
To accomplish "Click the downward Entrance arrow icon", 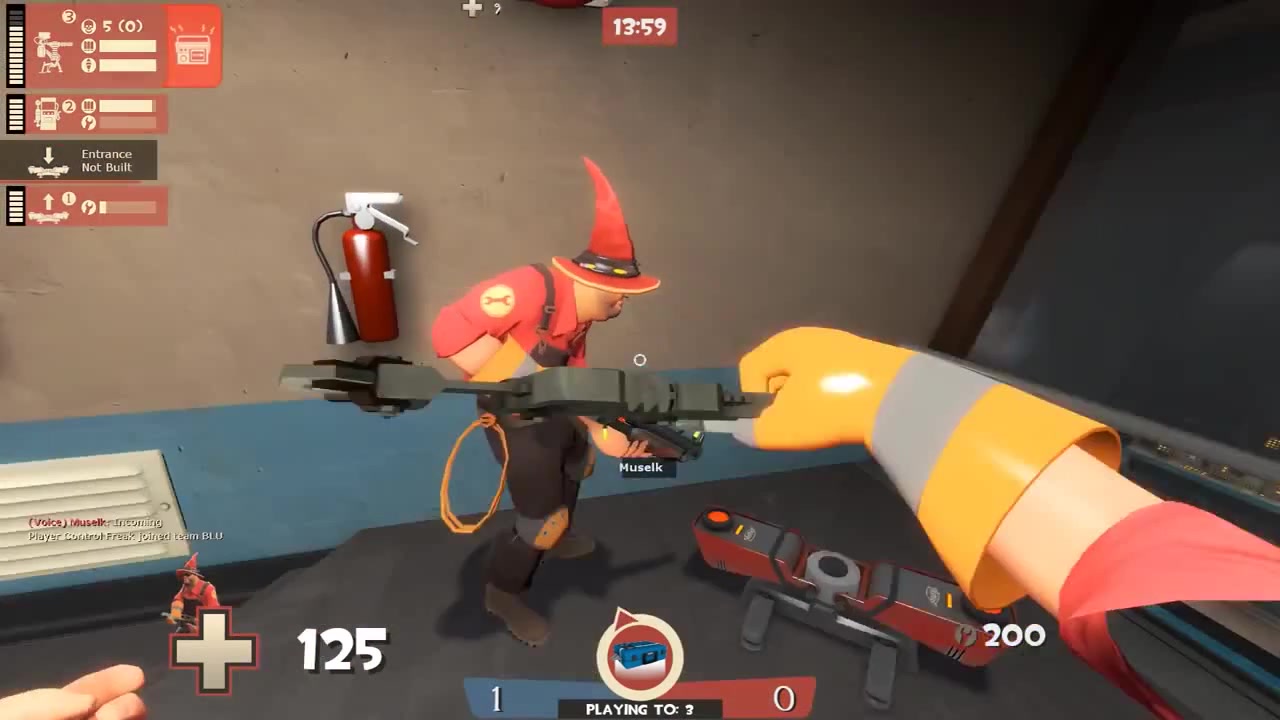I will point(50,154).
